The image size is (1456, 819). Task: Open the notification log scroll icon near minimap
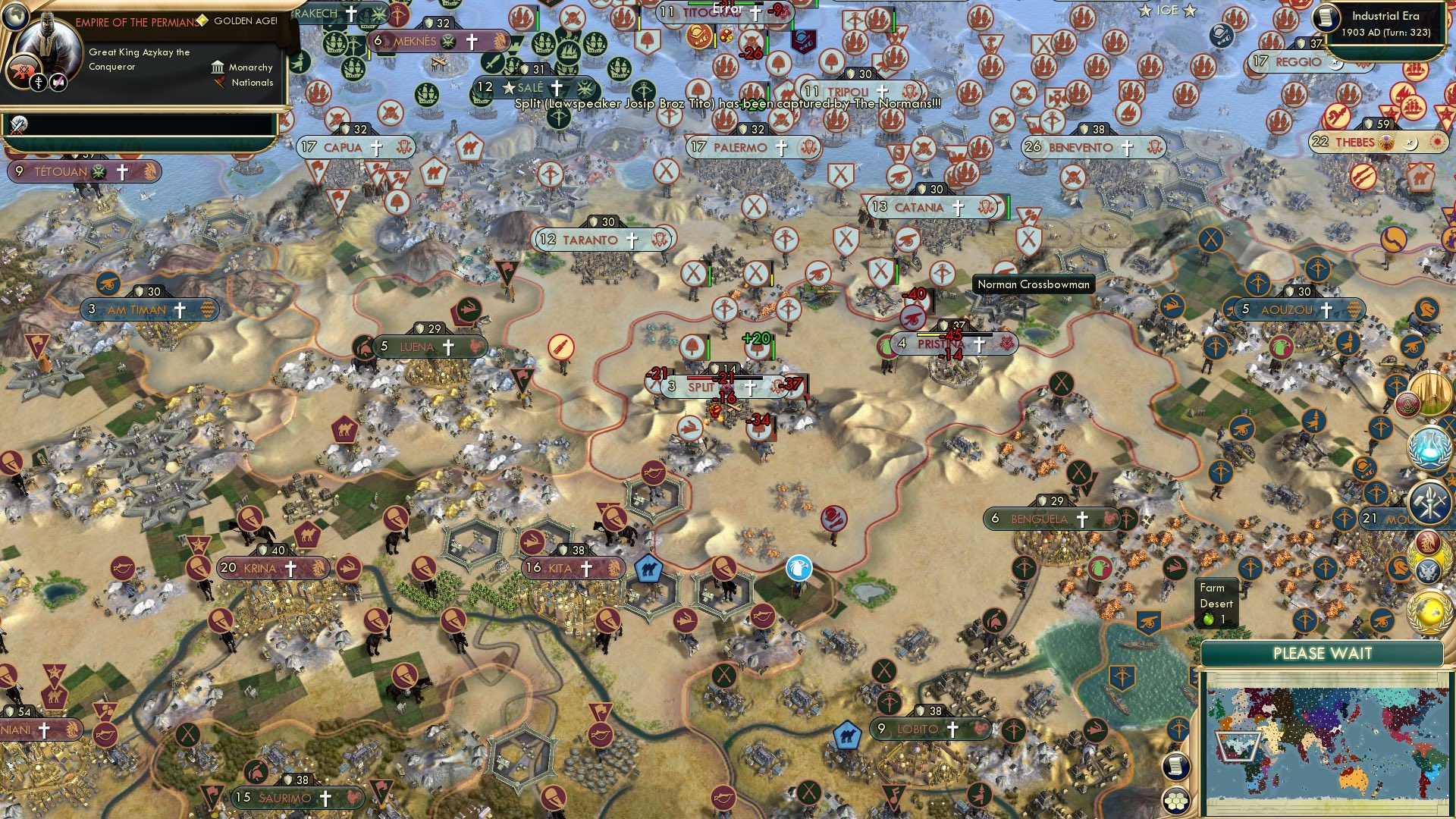pyautogui.click(x=1177, y=766)
